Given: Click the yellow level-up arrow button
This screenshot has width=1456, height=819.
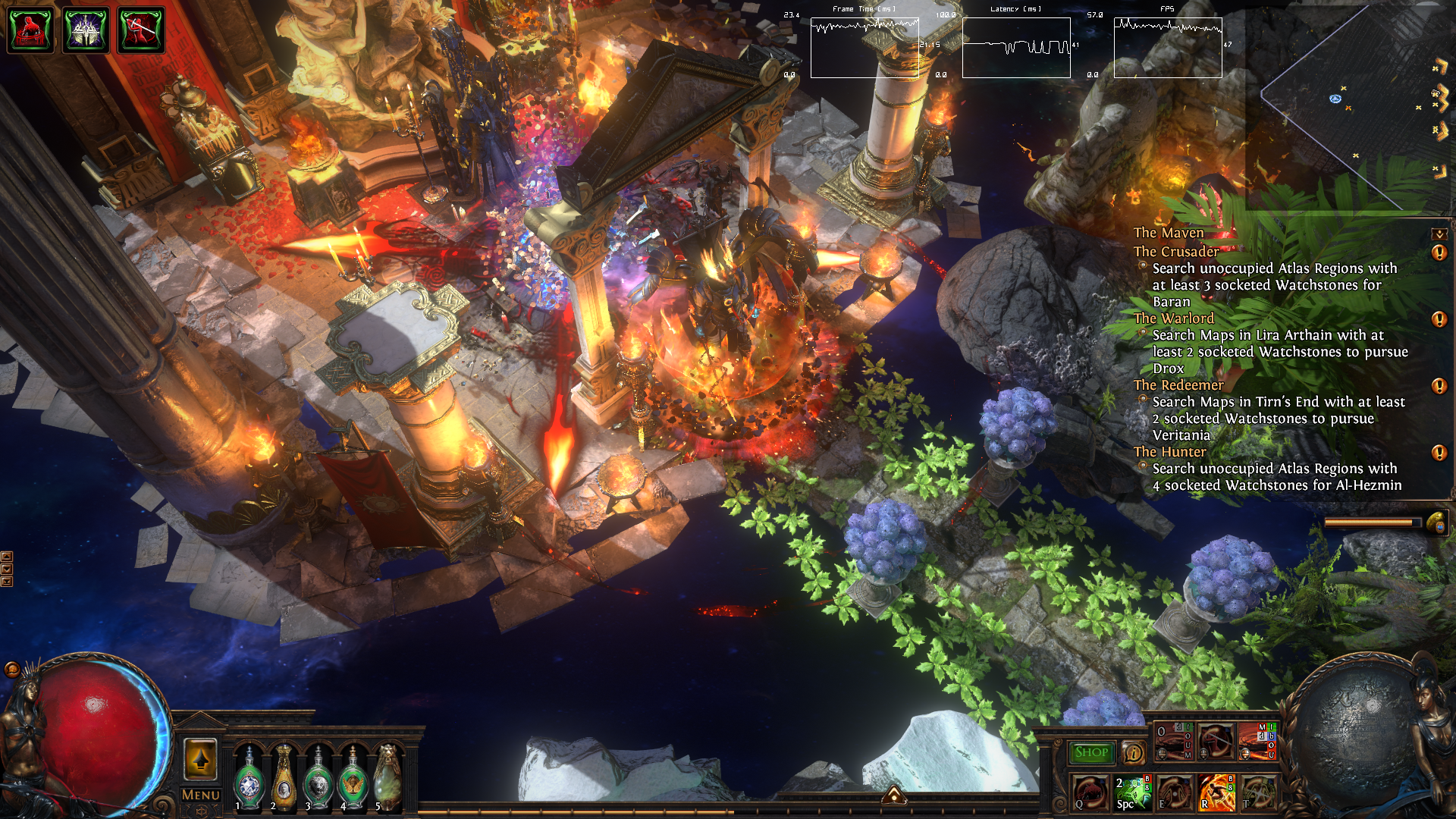Looking at the screenshot, I should click(x=200, y=758).
